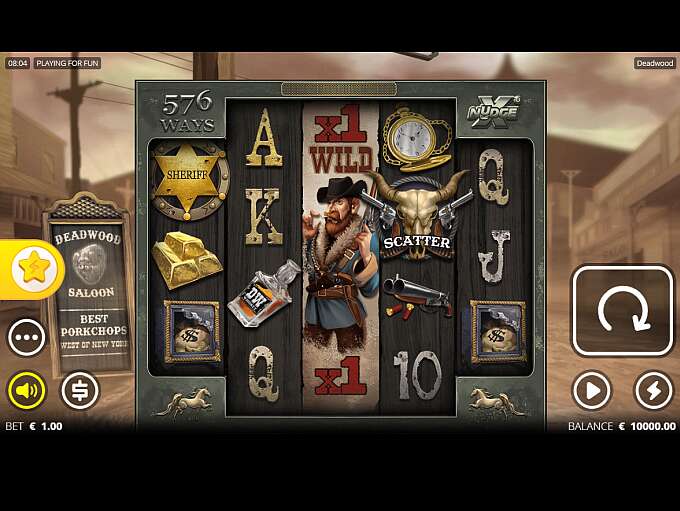Mute the game sound

click(x=27, y=390)
